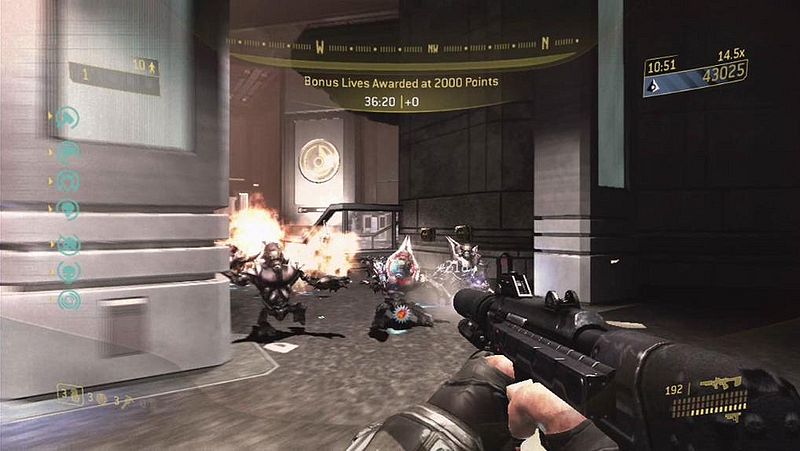The image size is (800, 451).
Task: Select the concentric-ring skull icon
Action: click(69, 298)
